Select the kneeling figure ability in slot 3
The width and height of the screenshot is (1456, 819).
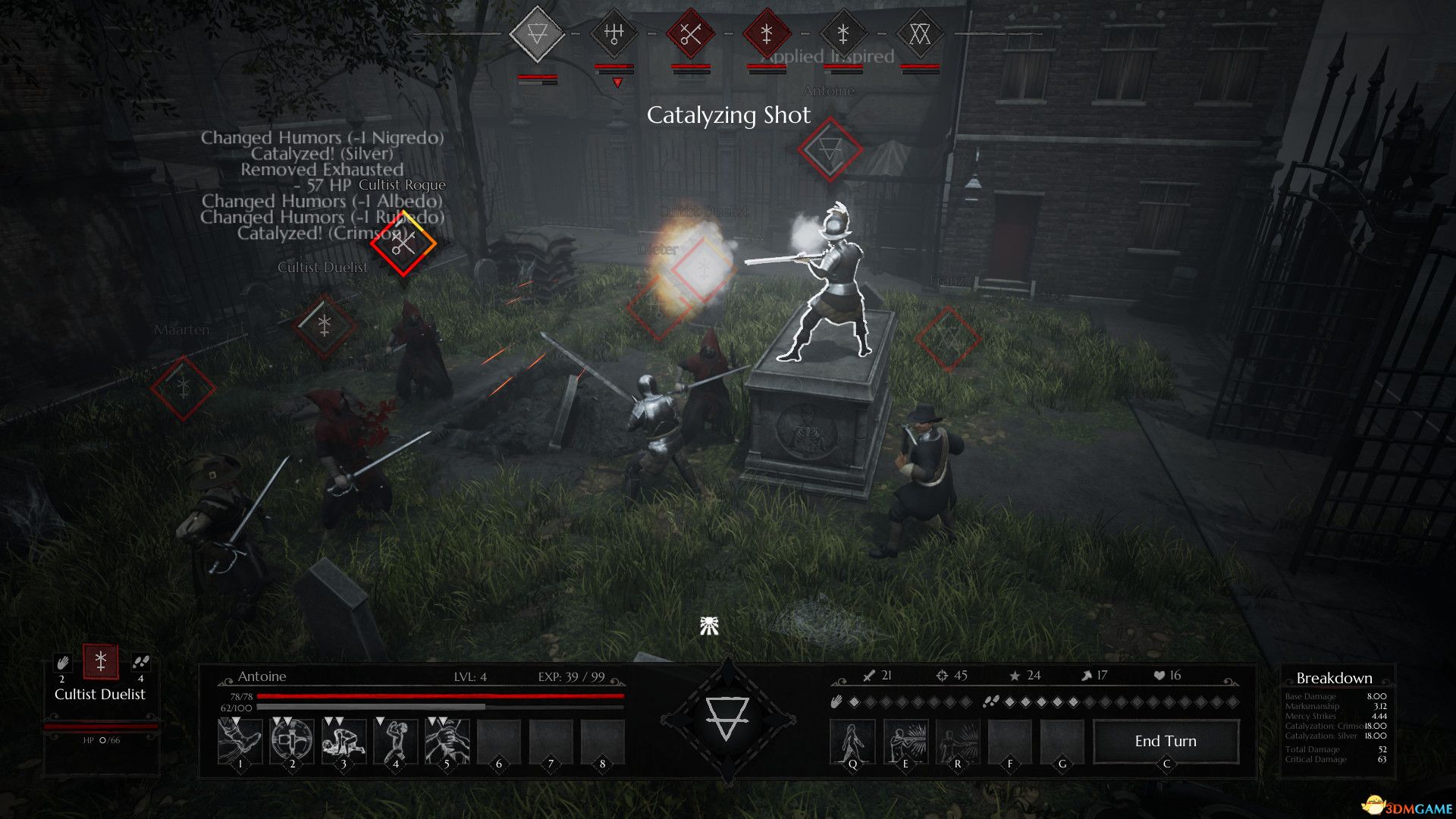pyautogui.click(x=344, y=740)
